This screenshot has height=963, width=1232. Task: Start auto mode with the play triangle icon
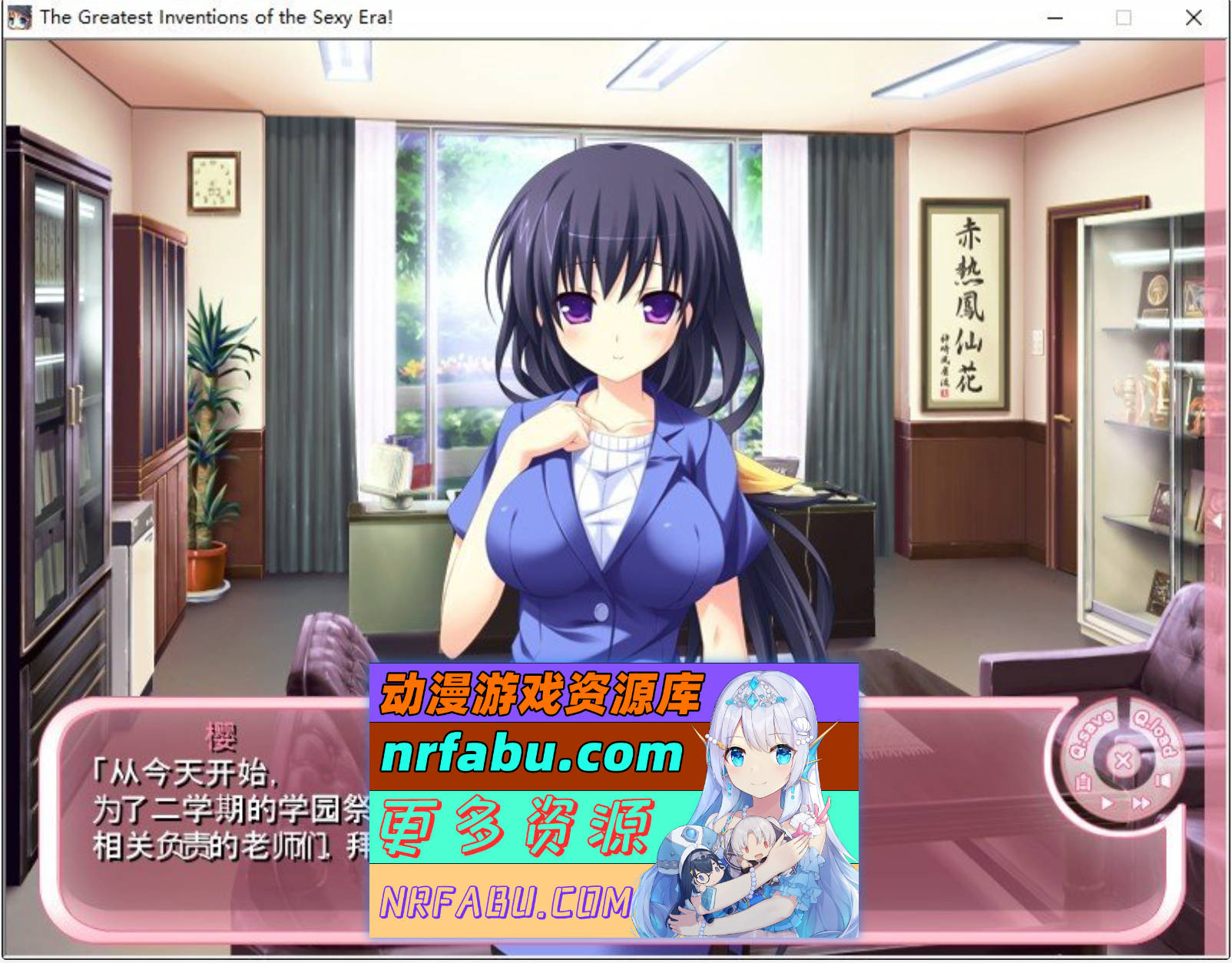point(1108,802)
